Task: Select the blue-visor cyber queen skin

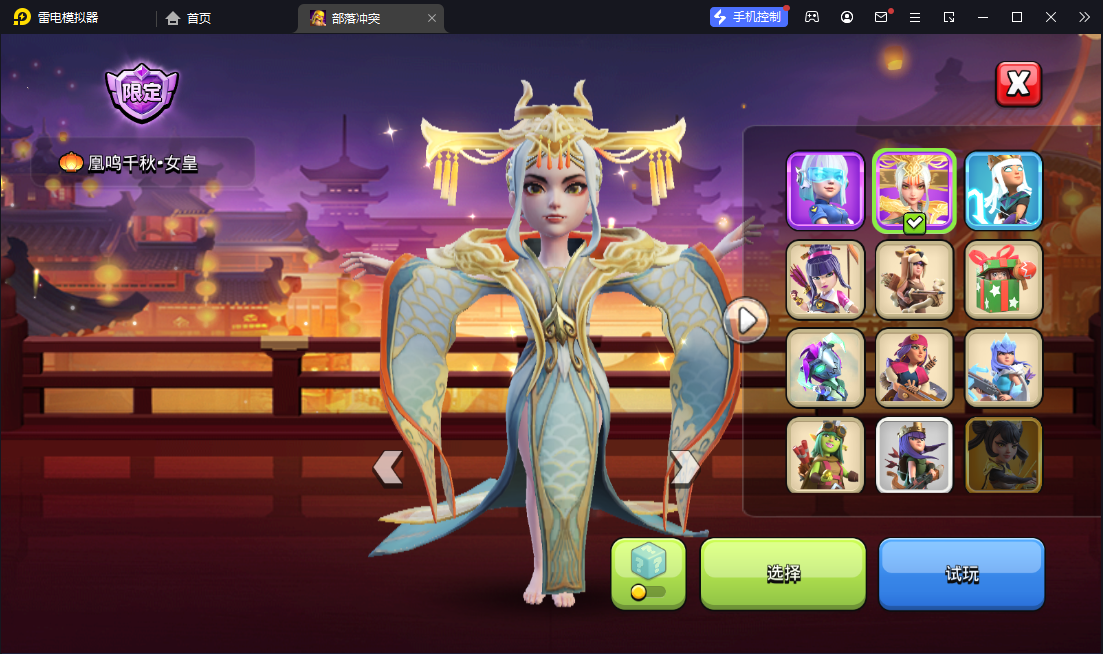Action: [x=825, y=190]
